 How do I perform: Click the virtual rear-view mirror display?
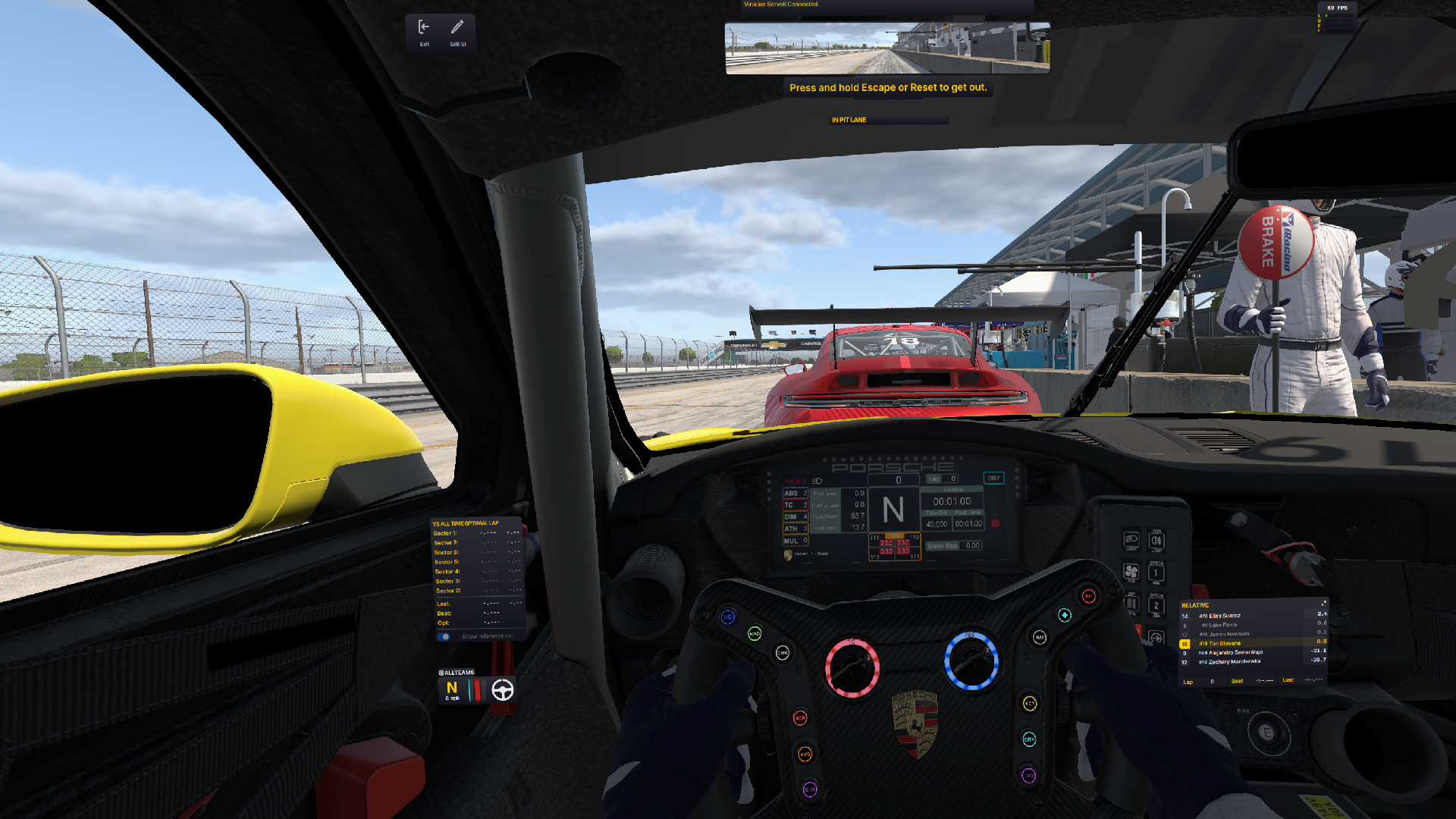pyautogui.click(x=887, y=49)
